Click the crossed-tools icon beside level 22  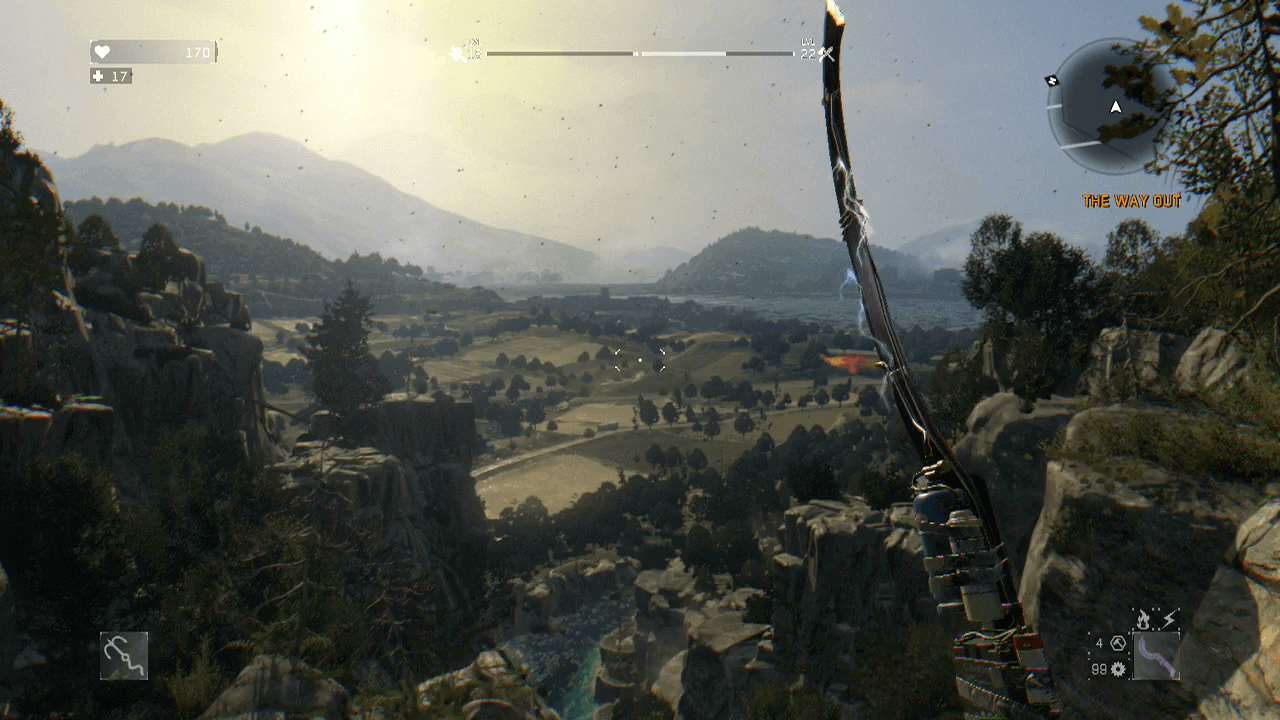point(824,52)
